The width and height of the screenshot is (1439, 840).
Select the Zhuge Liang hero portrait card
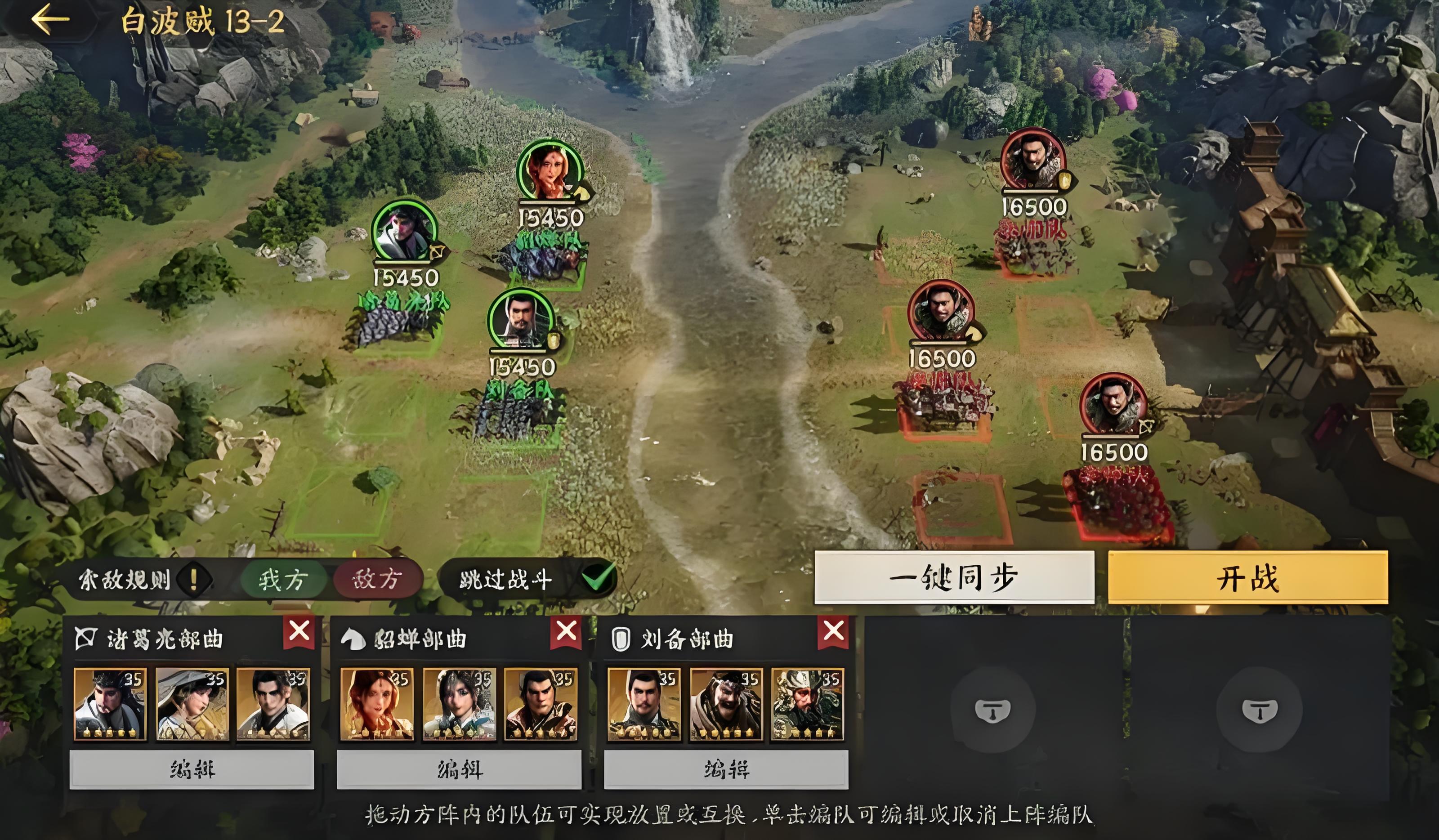[x=110, y=704]
